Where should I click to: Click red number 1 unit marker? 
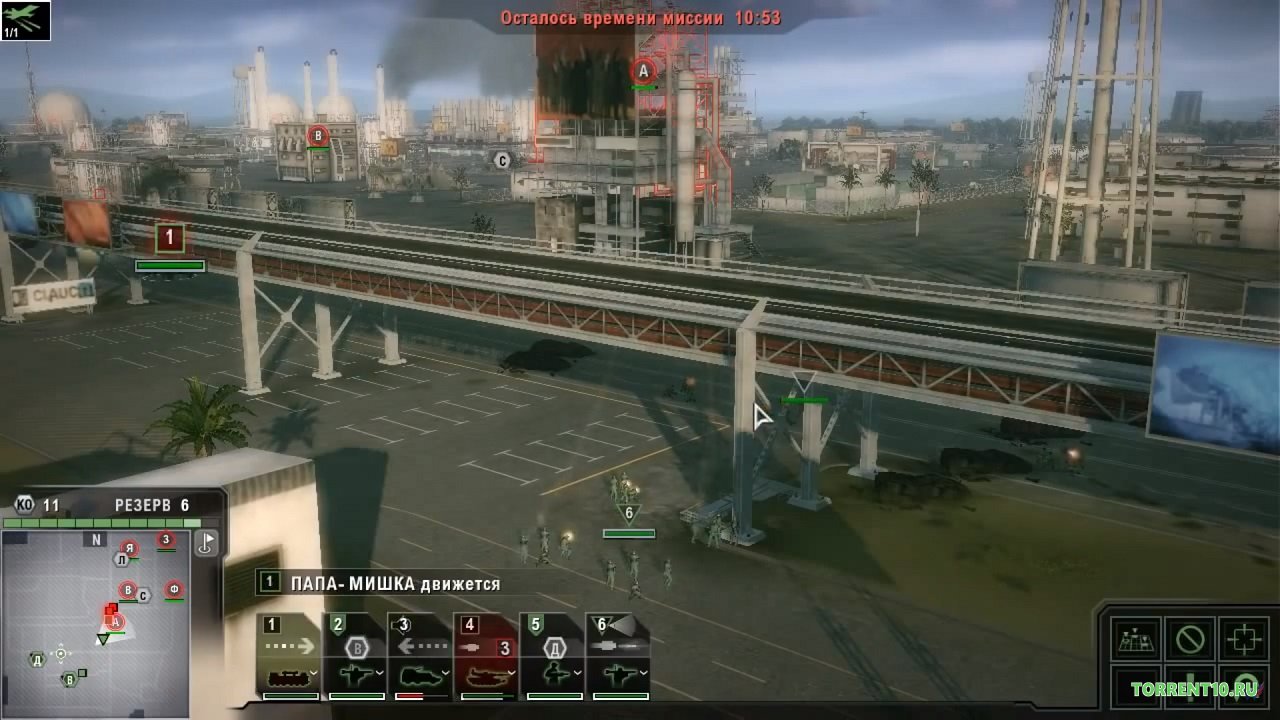tap(170, 238)
